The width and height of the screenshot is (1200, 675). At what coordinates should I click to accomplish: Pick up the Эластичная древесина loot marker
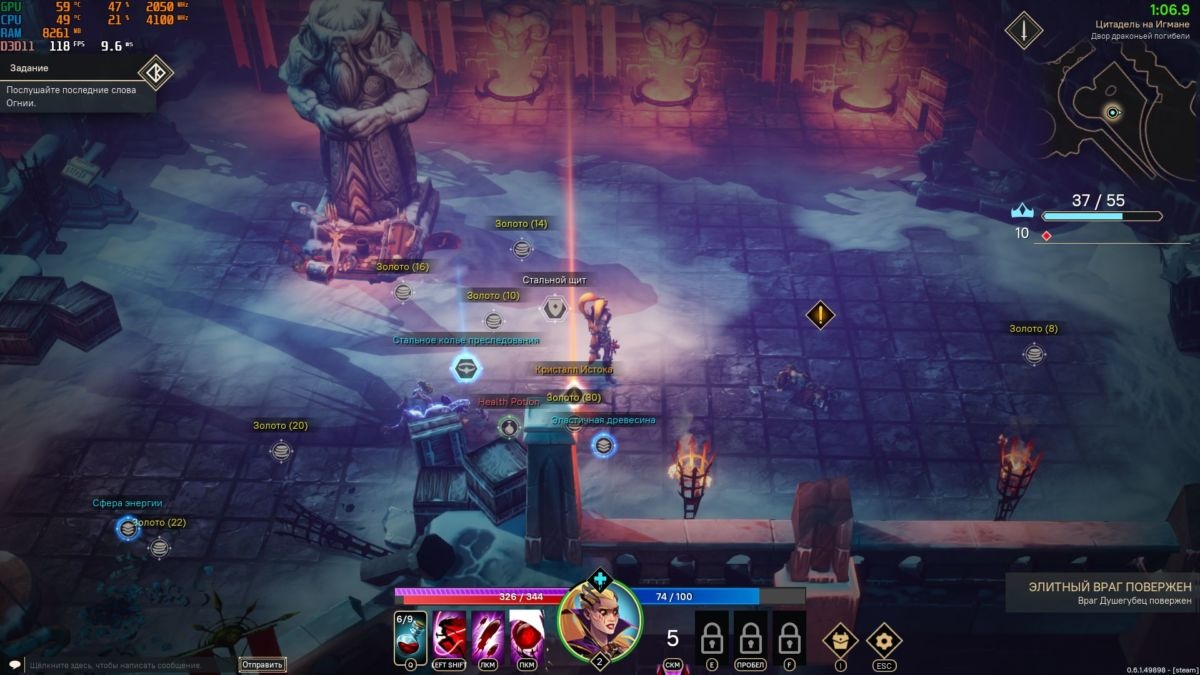point(603,445)
